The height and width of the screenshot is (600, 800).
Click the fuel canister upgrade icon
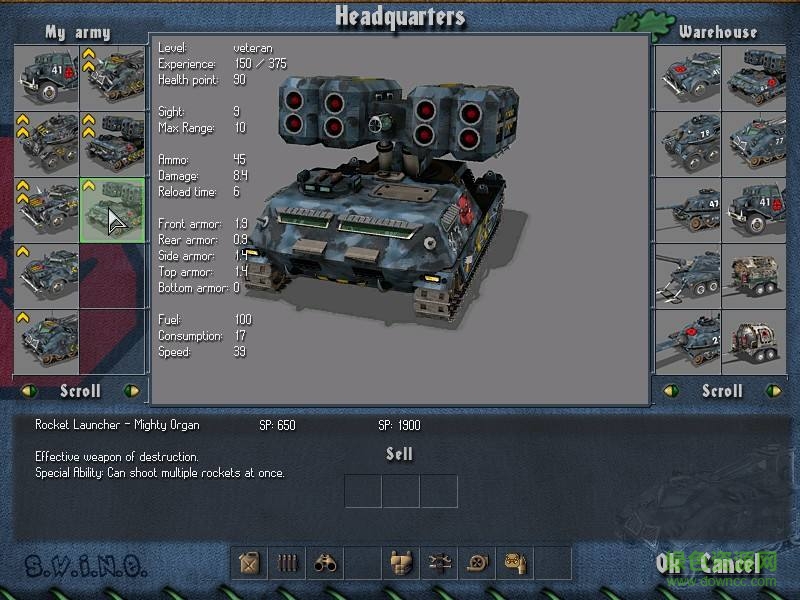click(x=250, y=563)
